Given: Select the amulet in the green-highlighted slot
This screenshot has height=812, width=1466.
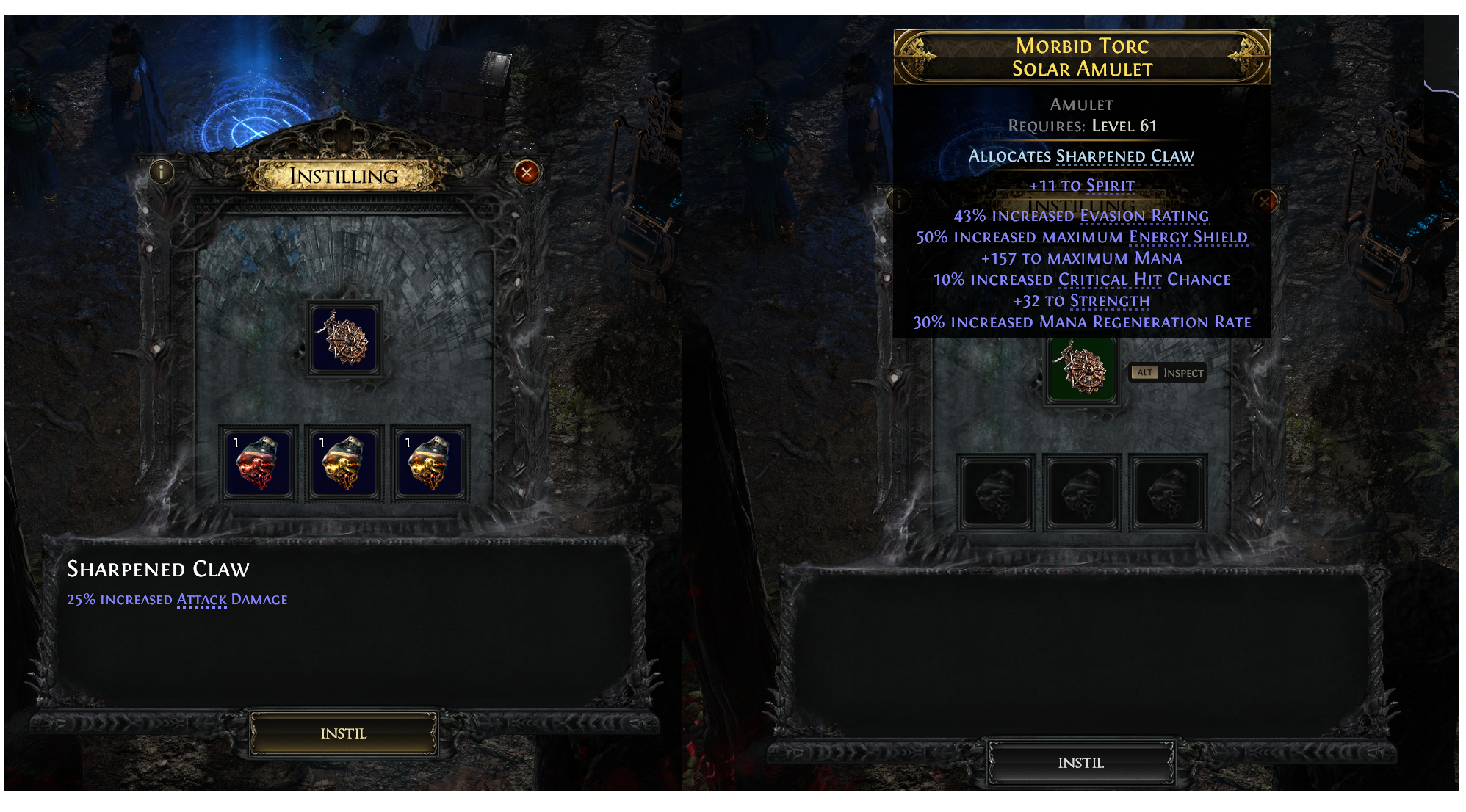Looking at the screenshot, I should [1080, 369].
